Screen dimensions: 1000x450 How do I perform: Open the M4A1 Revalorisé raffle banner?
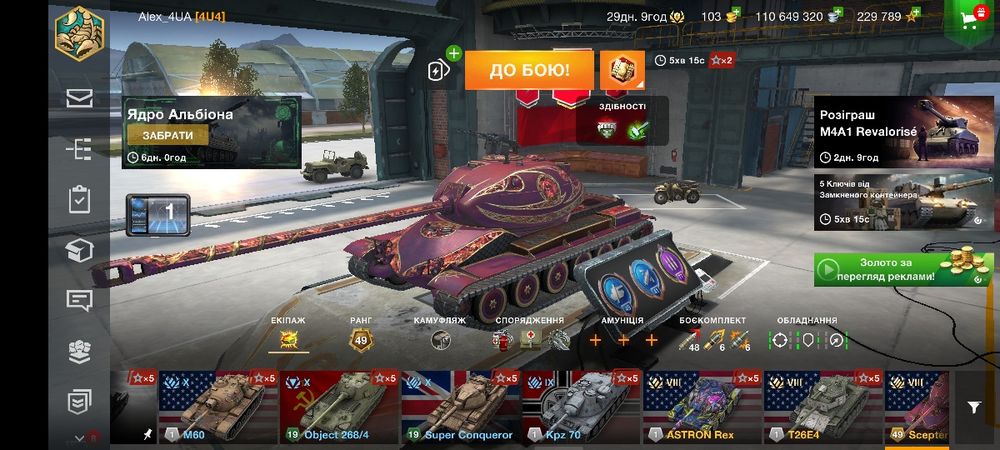889,130
